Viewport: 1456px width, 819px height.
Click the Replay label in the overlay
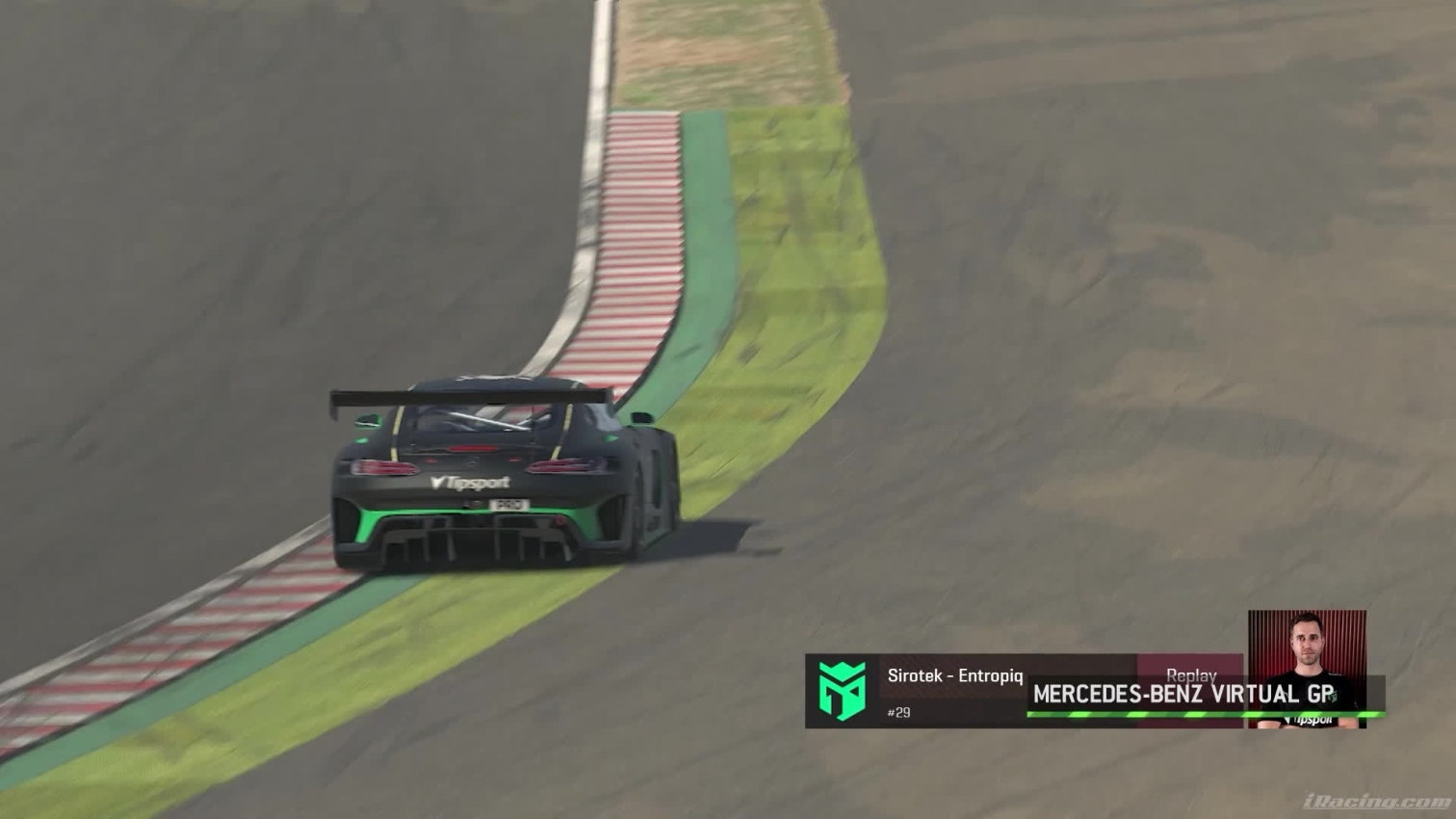click(1191, 674)
